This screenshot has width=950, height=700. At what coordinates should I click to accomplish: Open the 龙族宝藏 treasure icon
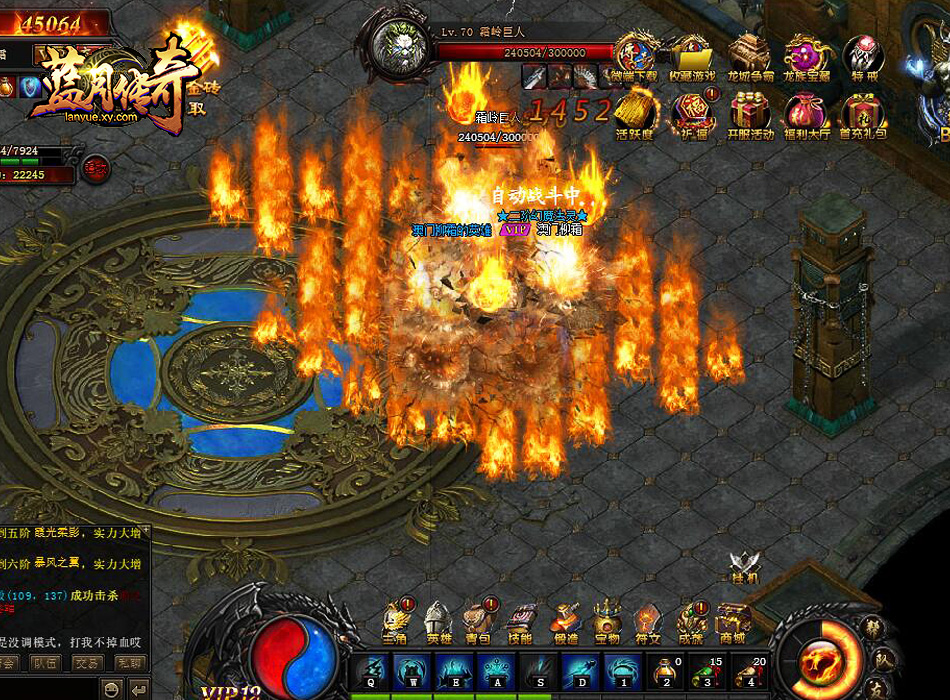(x=806, y=55)
